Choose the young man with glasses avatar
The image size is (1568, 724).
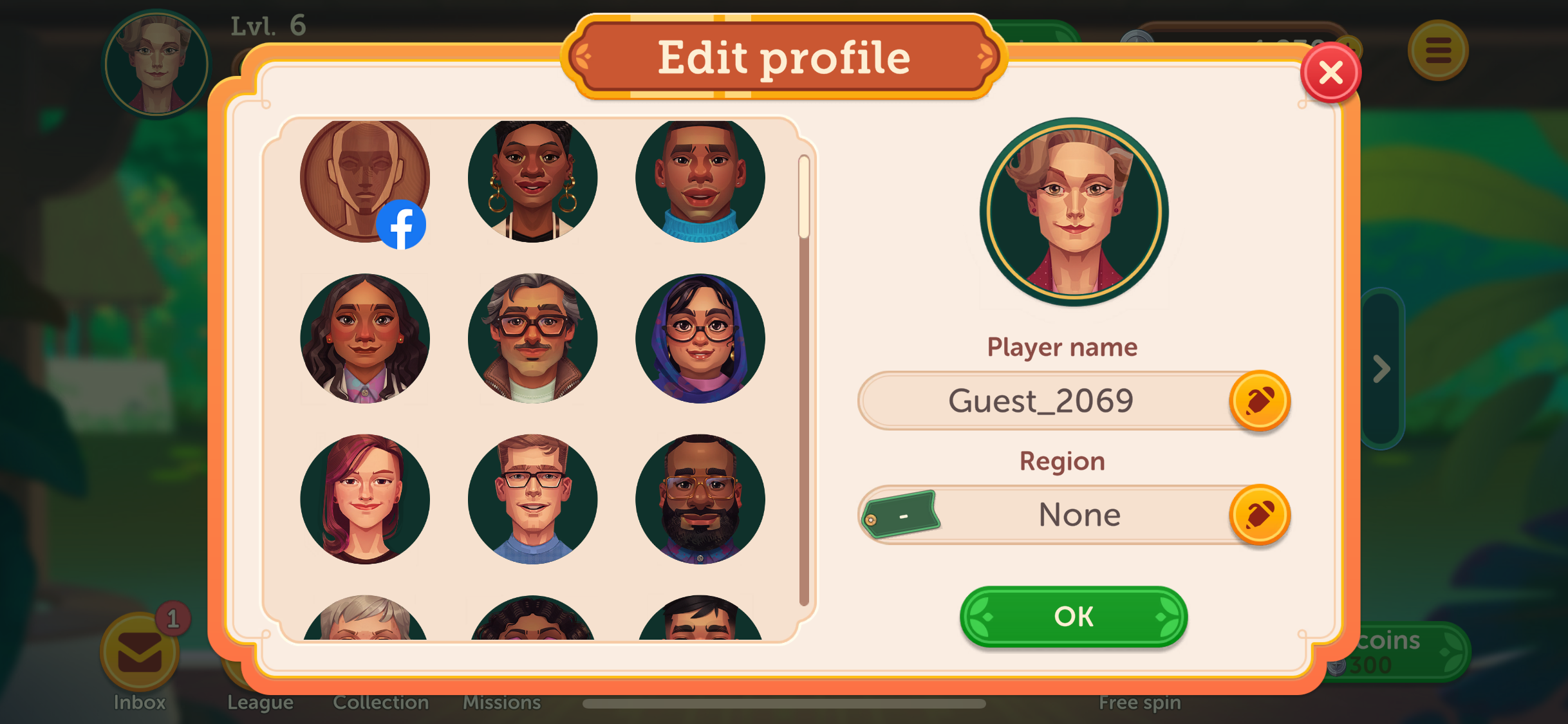pyautogui.click(x=532, y=499)
